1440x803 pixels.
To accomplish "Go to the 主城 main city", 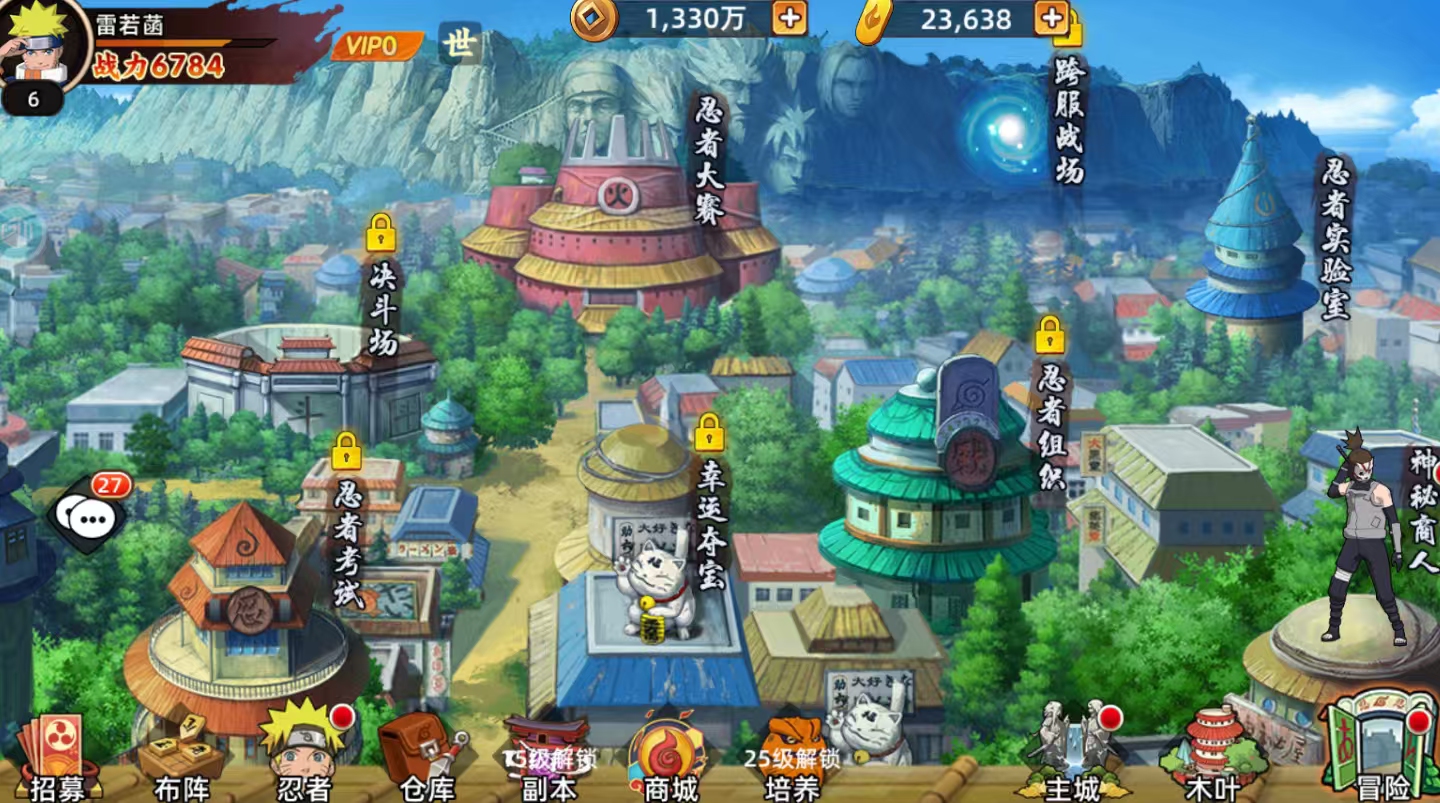I will pyautogui.click(x=1073, y=752).
